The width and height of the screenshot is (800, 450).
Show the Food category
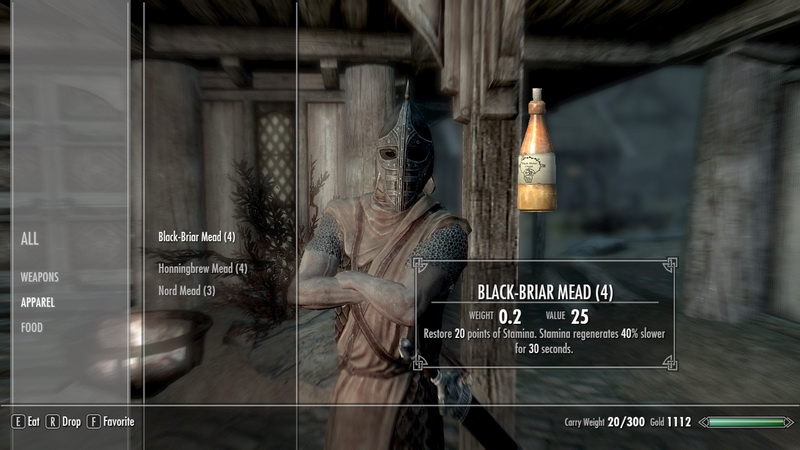pos(32,327)
